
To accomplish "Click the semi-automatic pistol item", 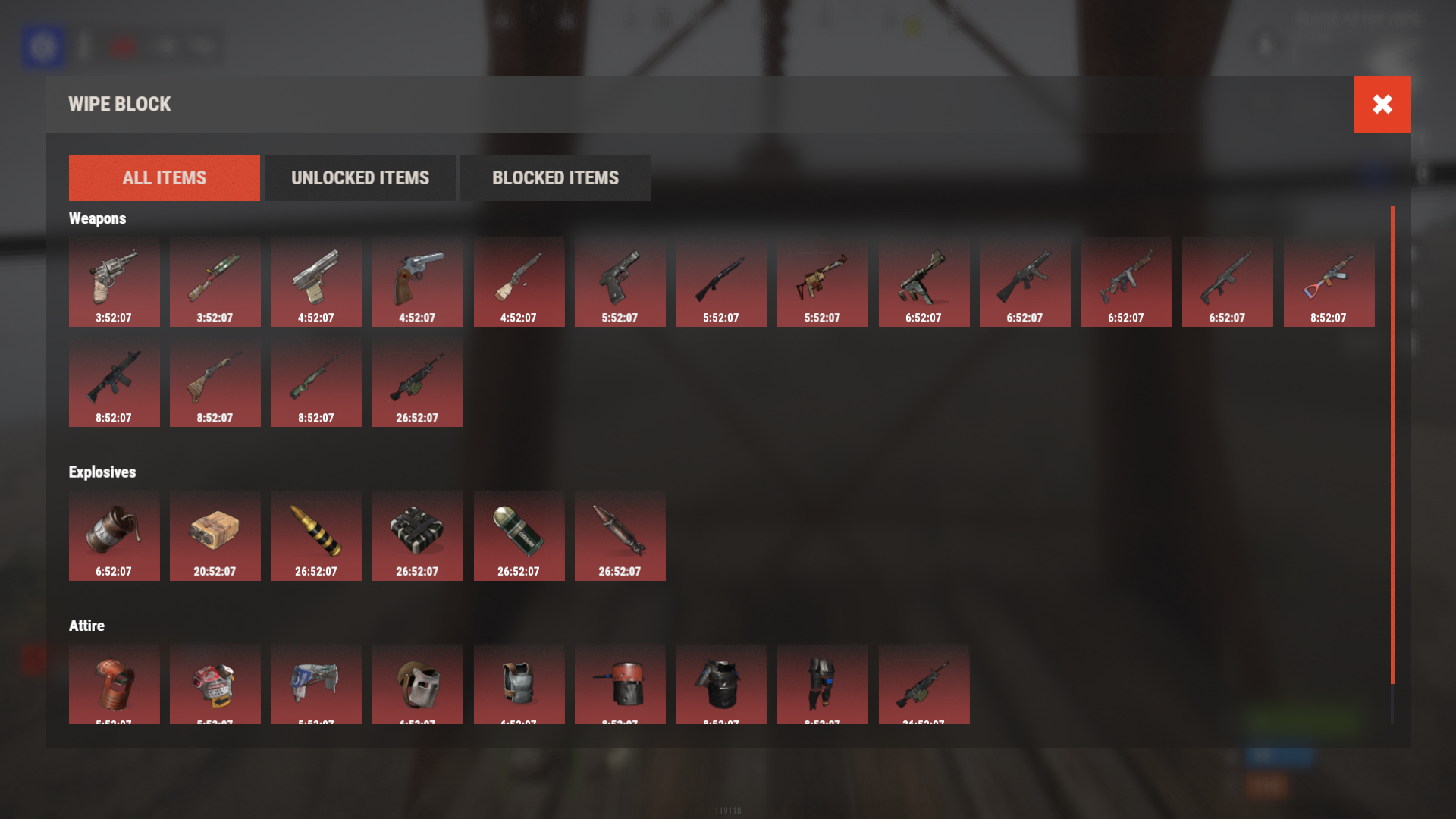I will (316, 281).
